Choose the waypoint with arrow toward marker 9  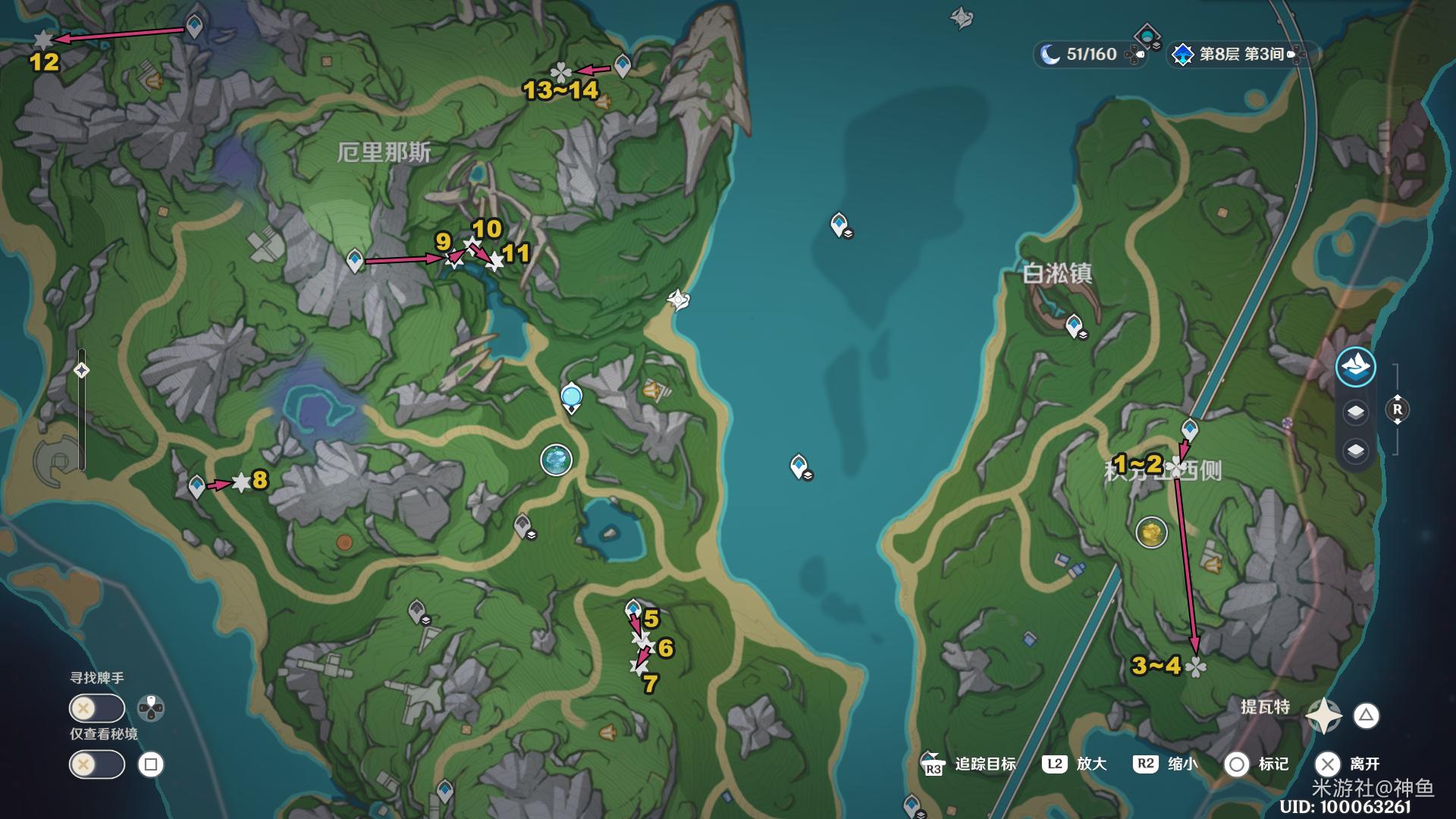click(x=354, y=260)
